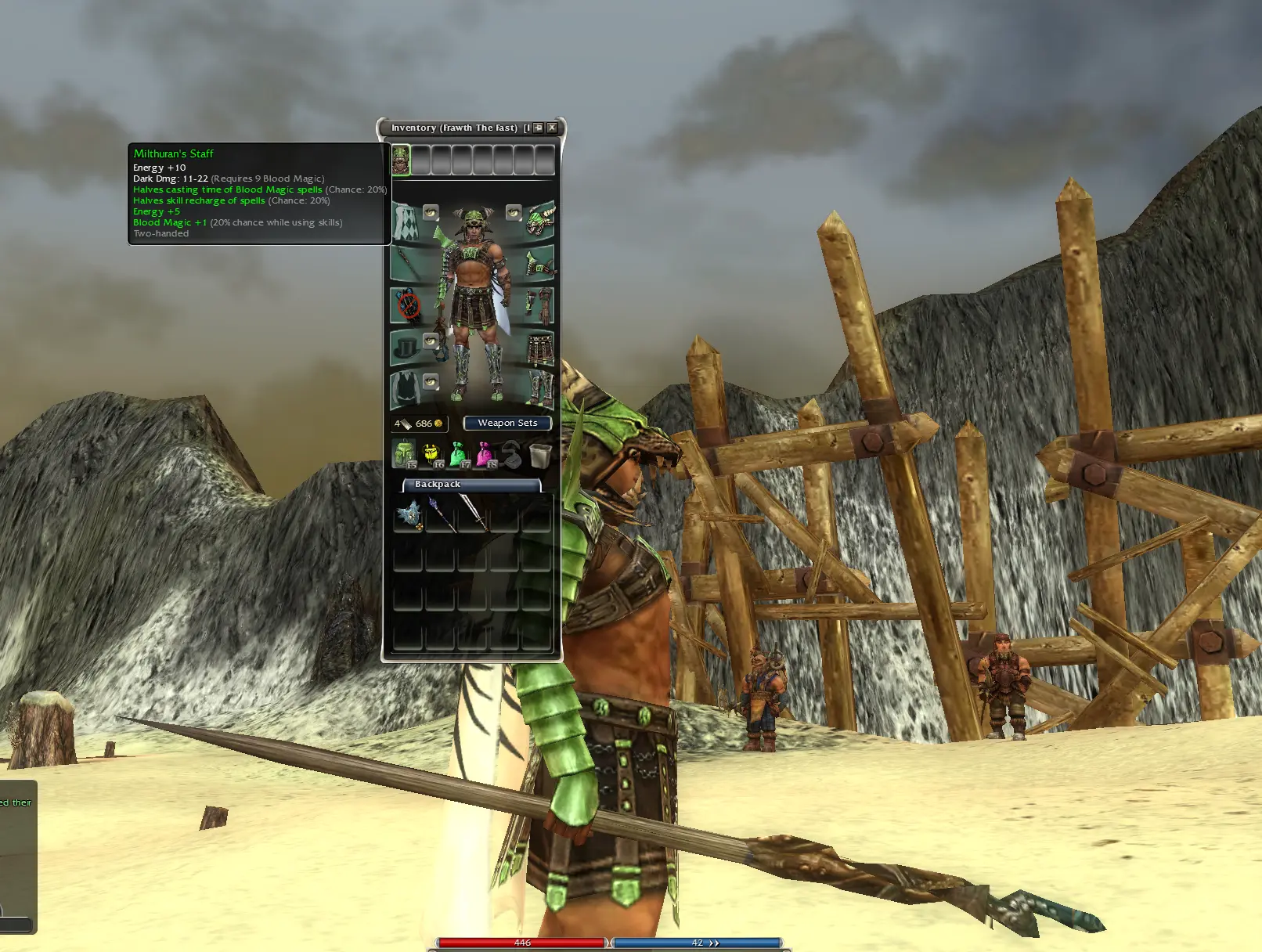Click the green headgear equipment slot

[540, 220]
